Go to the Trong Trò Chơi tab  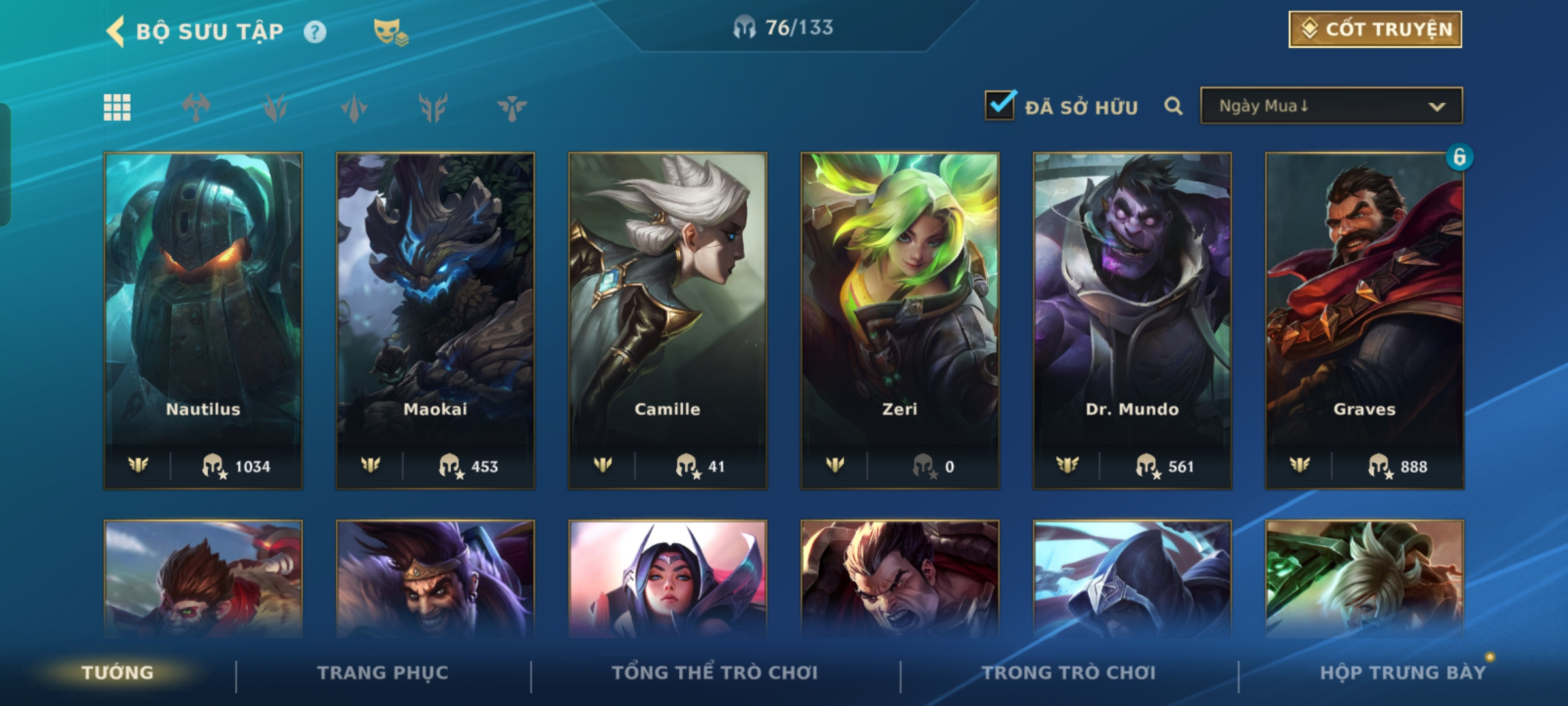coord(1069,673)
